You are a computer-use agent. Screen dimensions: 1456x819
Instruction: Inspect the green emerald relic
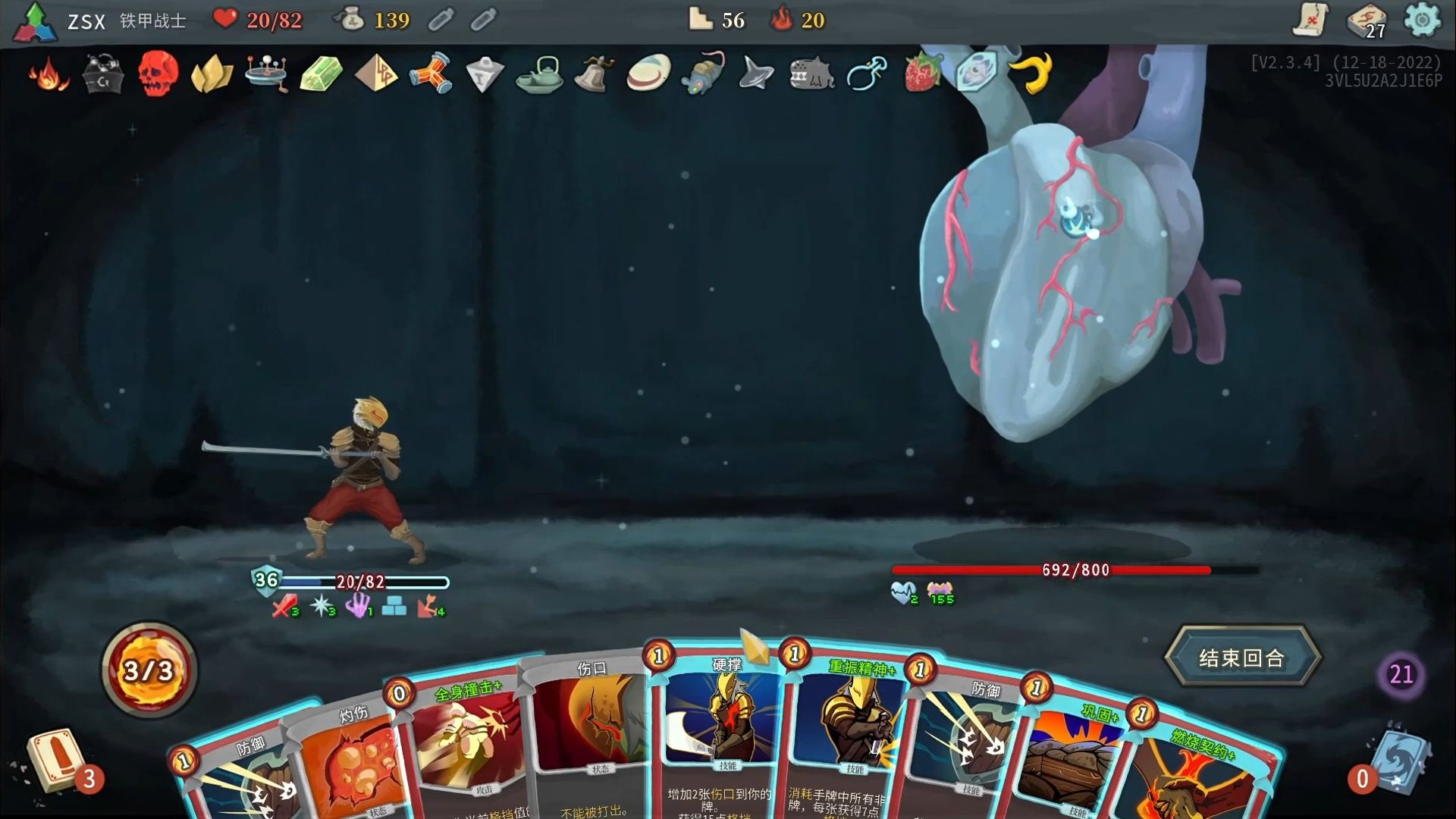[x=322, y=74]
